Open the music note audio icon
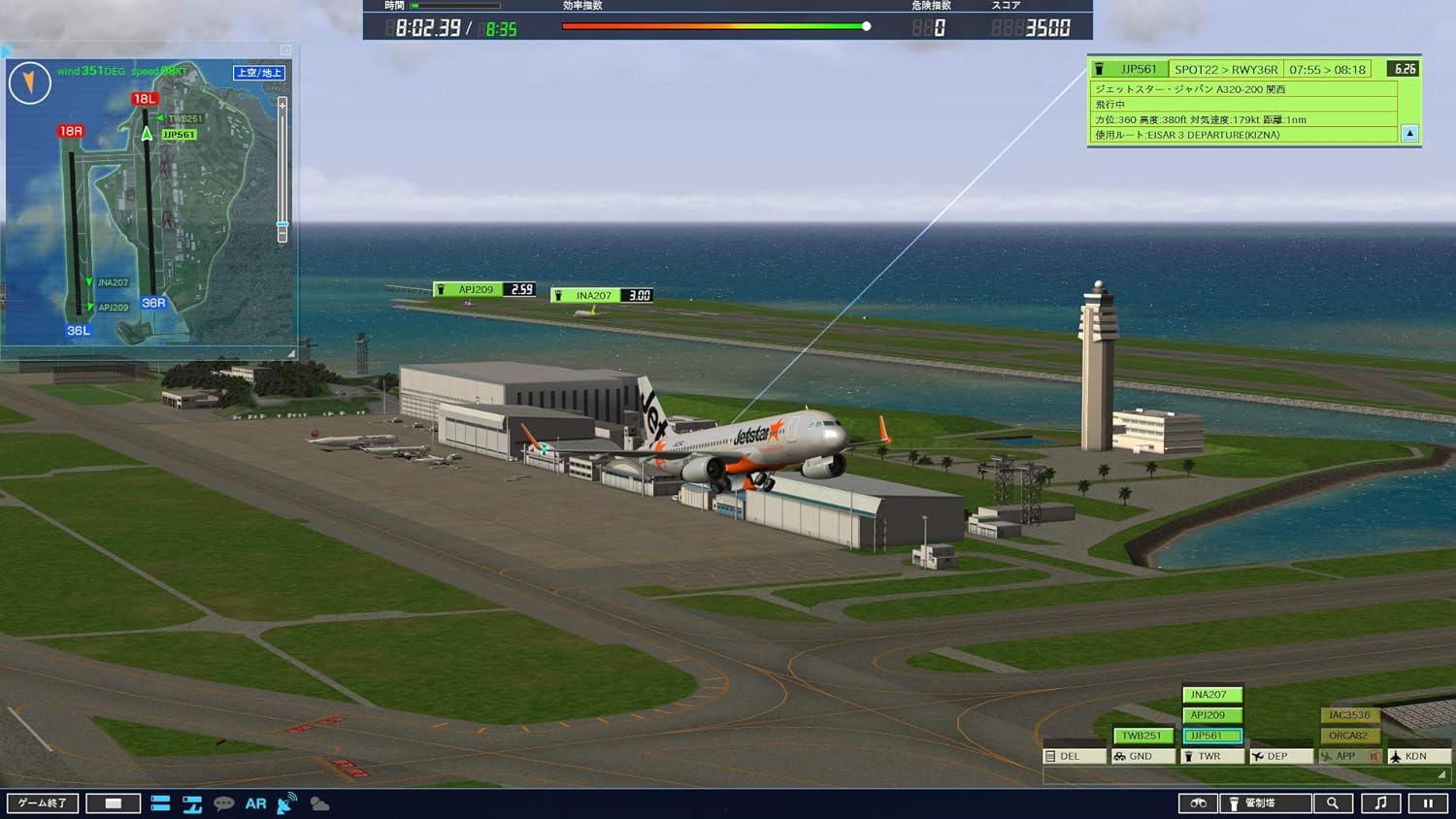This screenshot has height=819, width=1456. (x=1380, y=803)
